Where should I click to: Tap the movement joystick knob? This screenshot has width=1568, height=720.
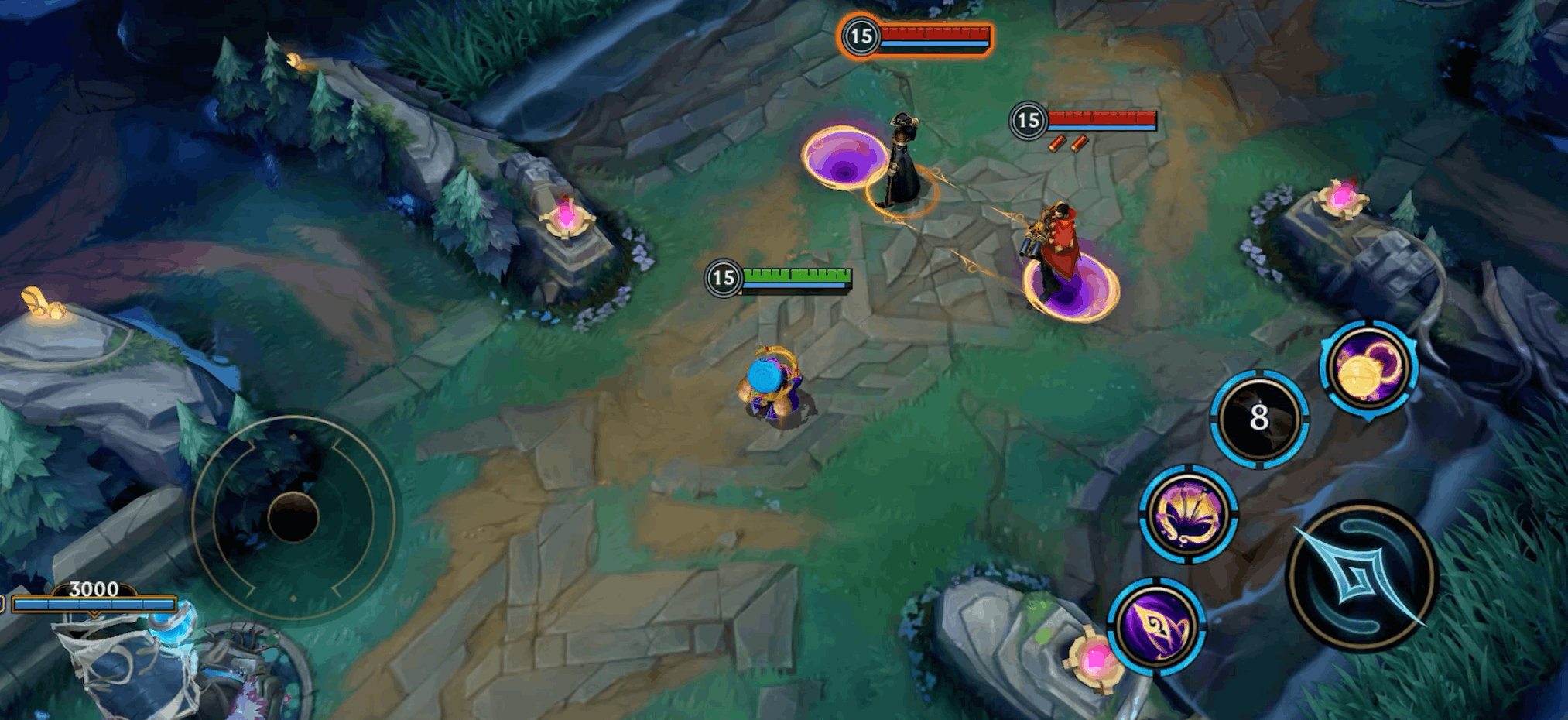(x=293, y=517)
